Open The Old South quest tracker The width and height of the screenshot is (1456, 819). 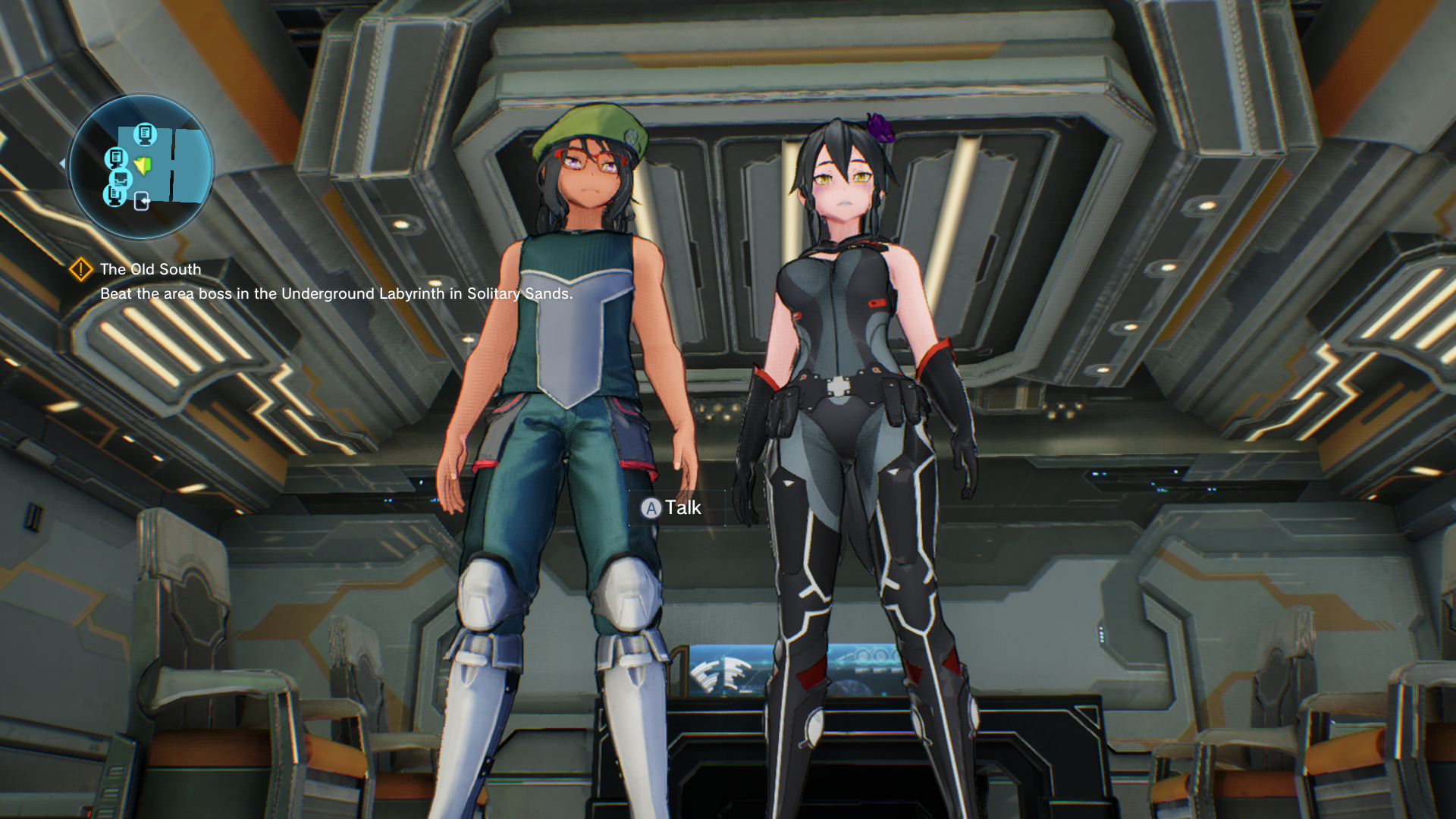[150, 269]
